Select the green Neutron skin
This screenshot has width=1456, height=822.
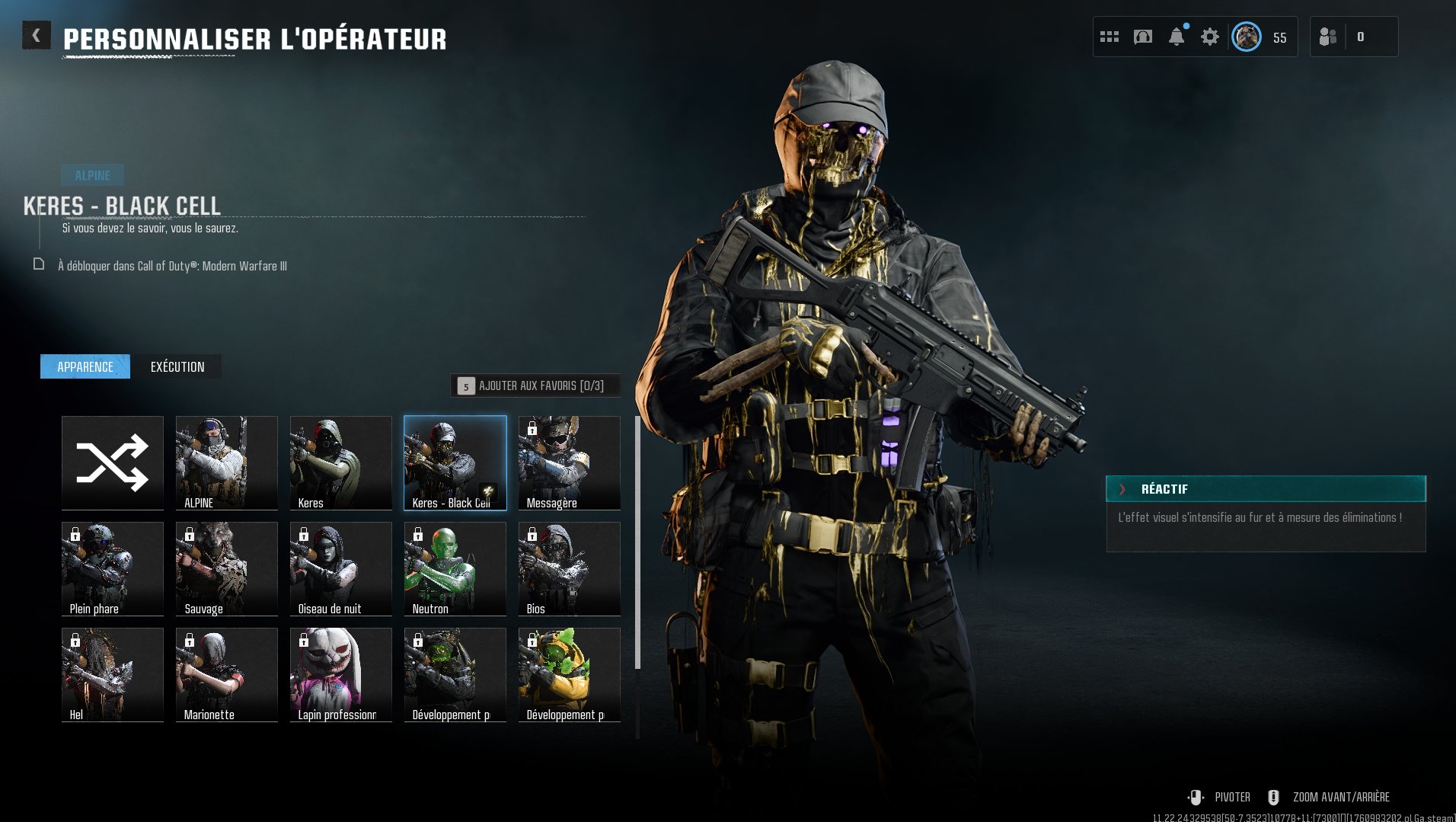click(x=455, y=568)
